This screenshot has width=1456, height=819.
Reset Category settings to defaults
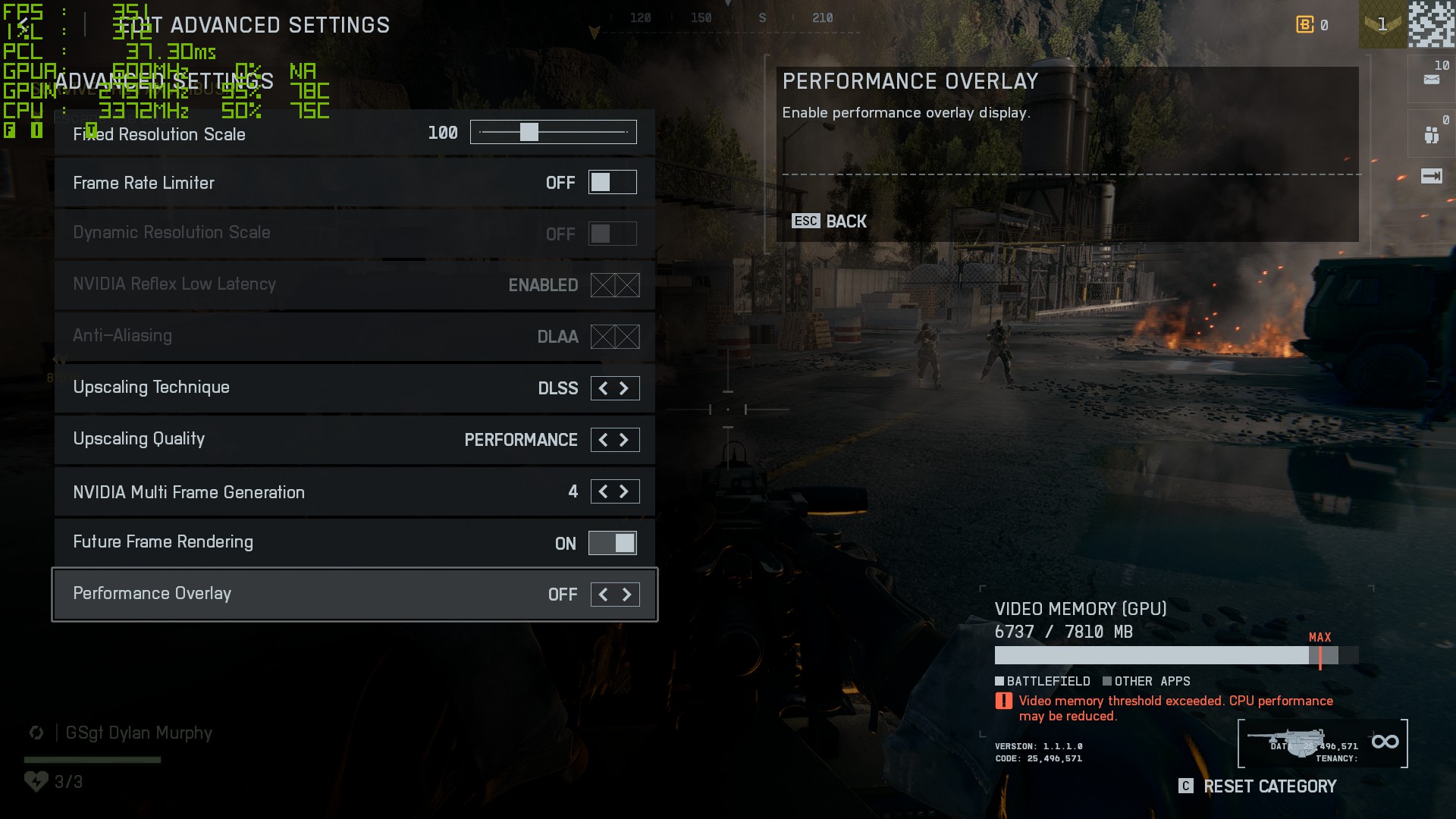[x=1258, y=786]
